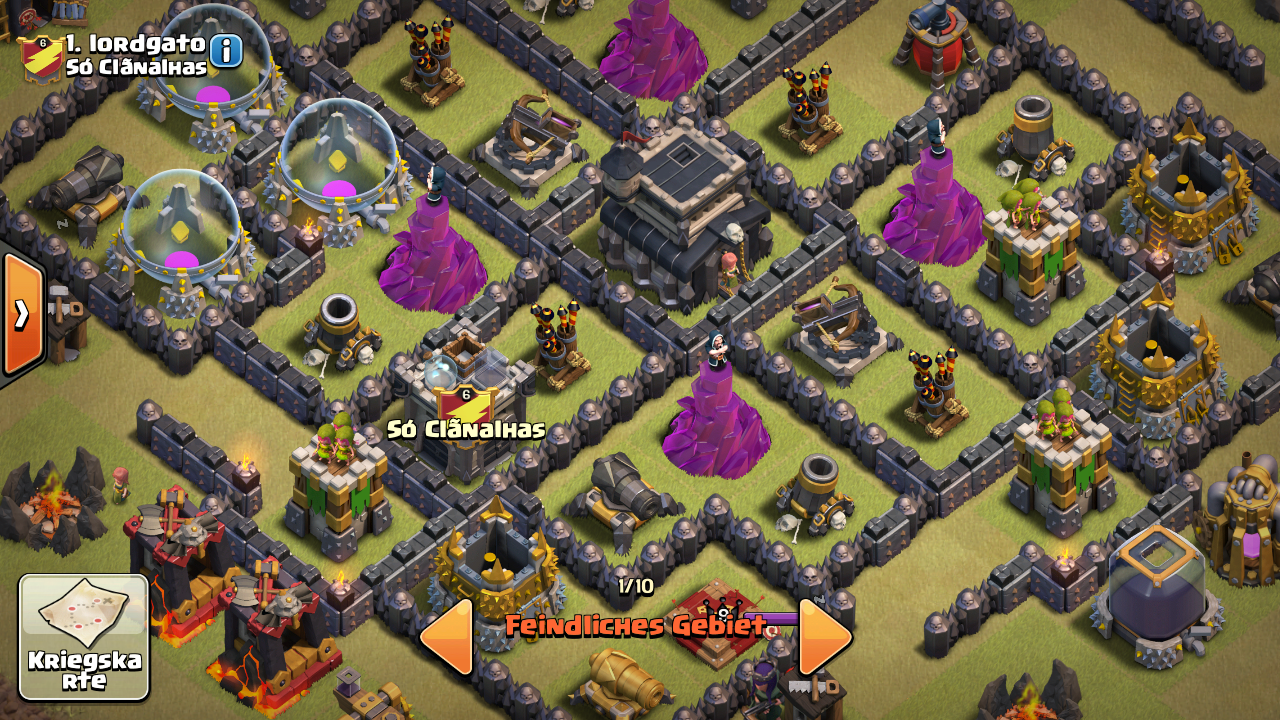This screenshot has height=720, width=1280.
Task: Tap the Só Clãnalhas clan badge by lordgato
Action: (43, 58)
